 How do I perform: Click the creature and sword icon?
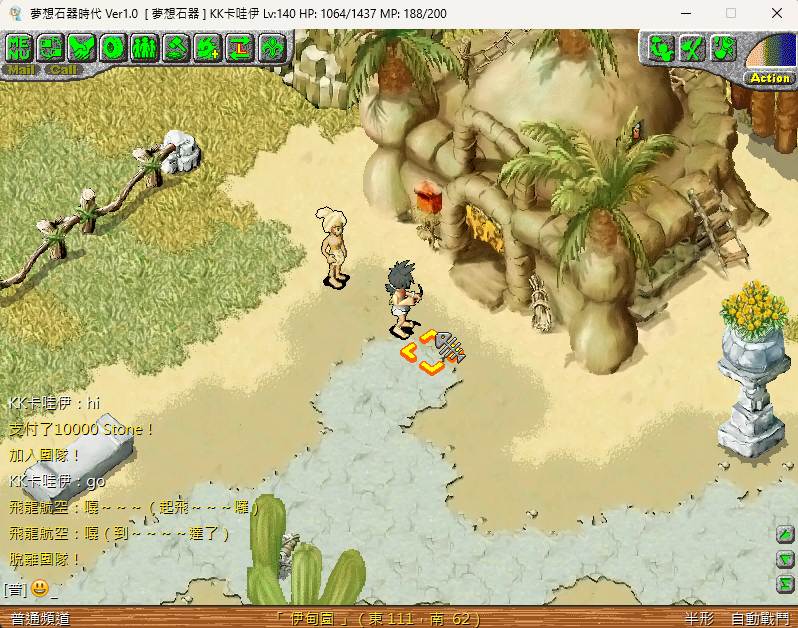pyautogui.click(x=692, y=47)
